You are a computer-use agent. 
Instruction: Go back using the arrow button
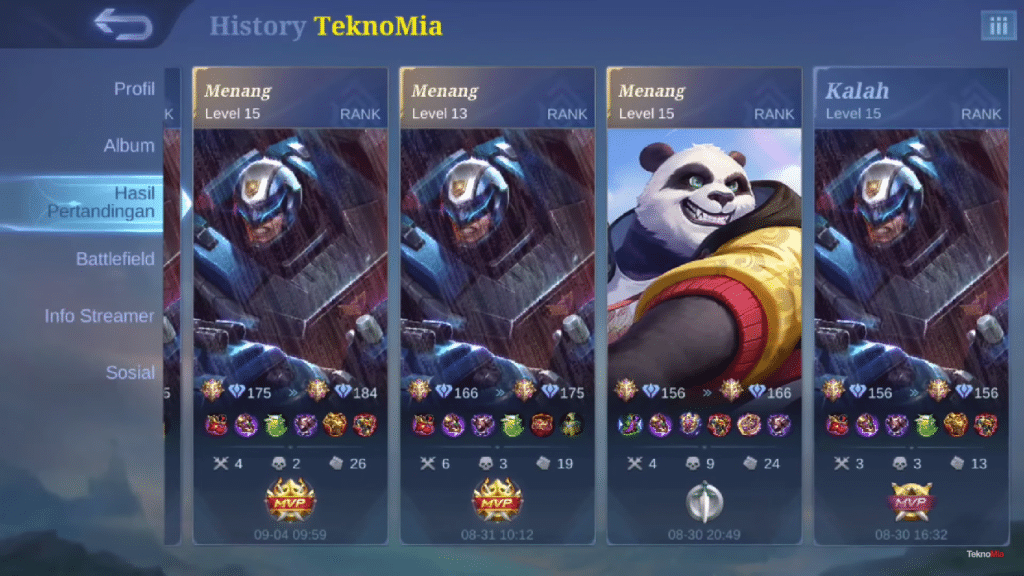tap(122, 24)
